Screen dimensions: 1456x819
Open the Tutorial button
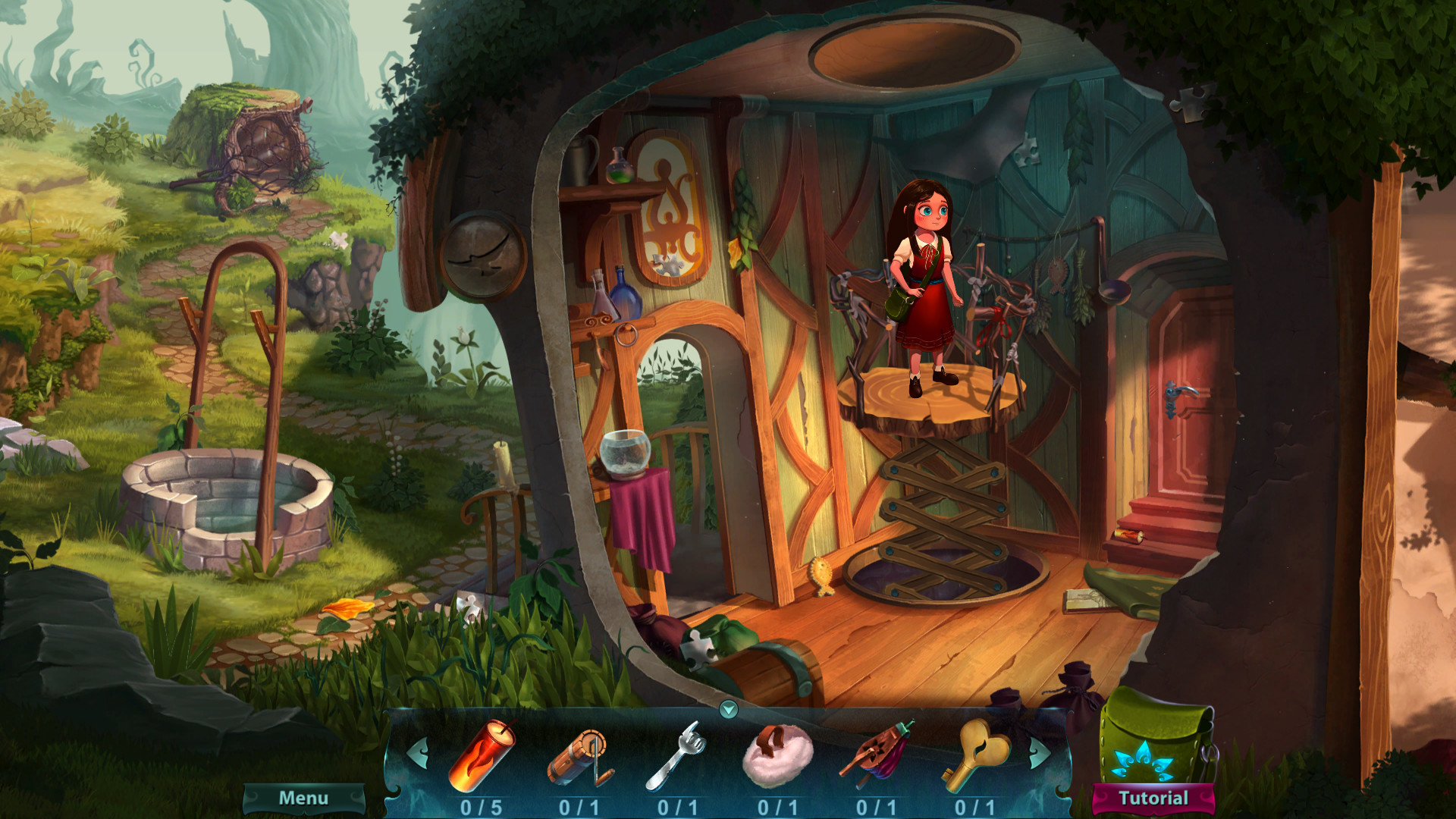point(1153,799)
